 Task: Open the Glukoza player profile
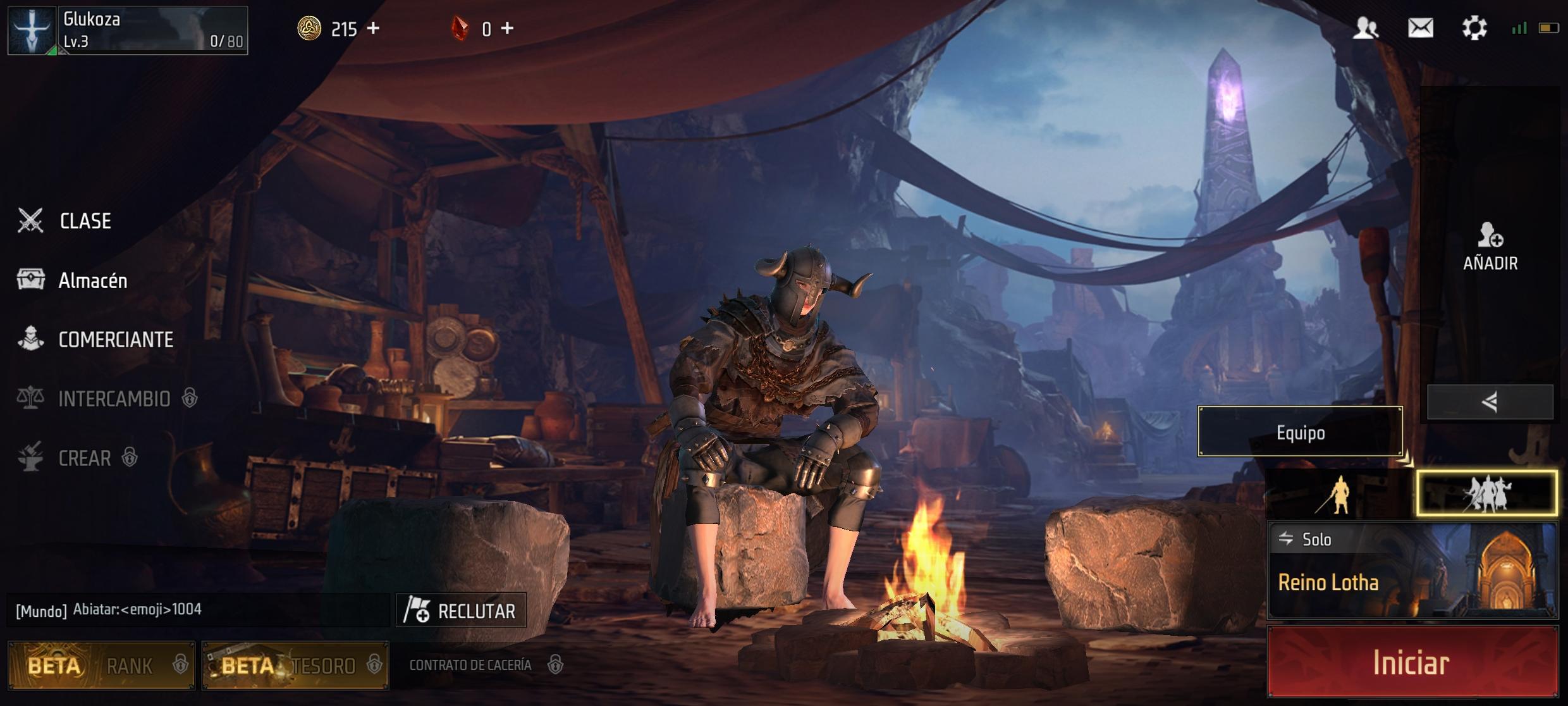(x=127, y=30)
